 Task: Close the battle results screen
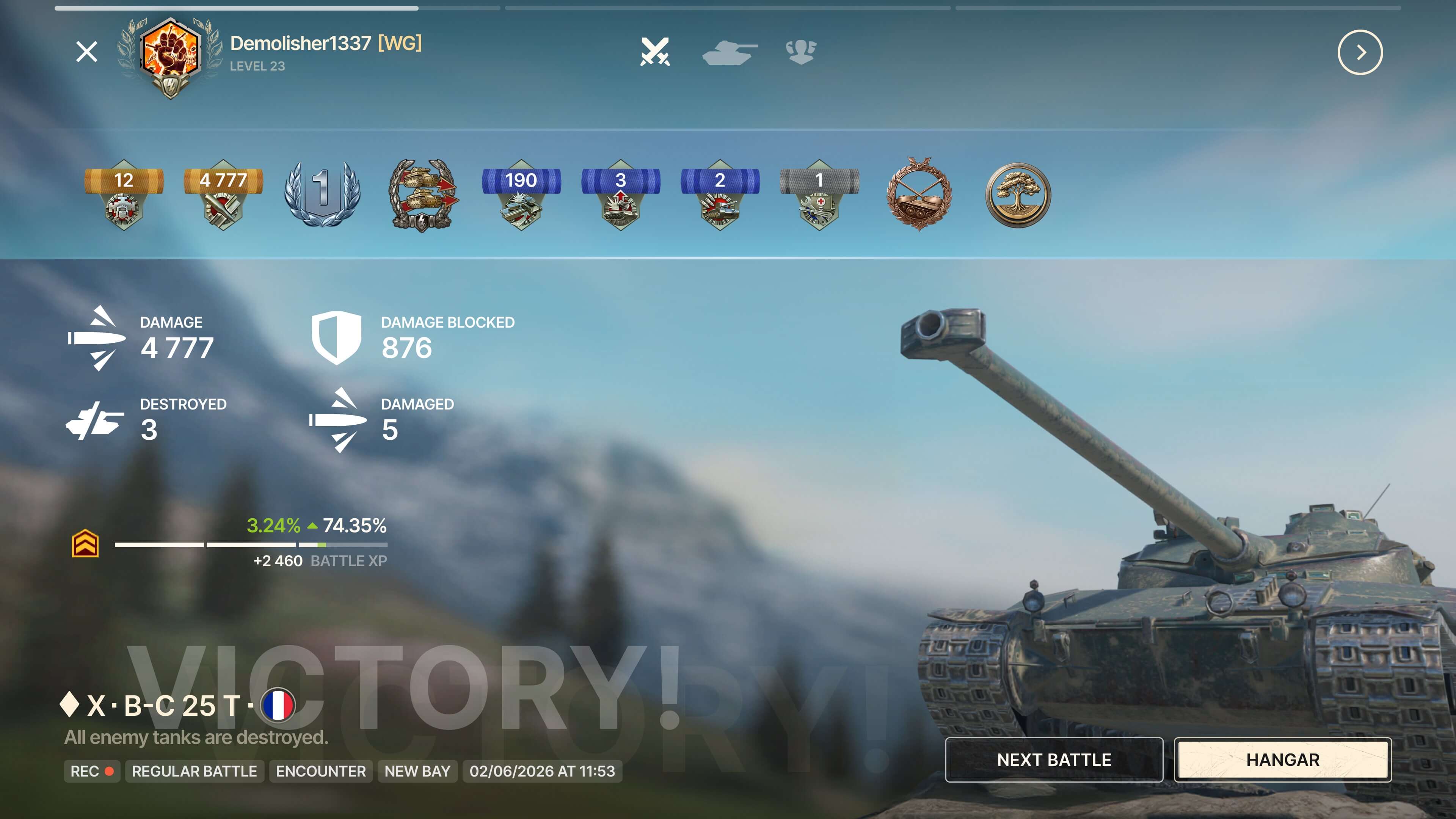(86, 52)
